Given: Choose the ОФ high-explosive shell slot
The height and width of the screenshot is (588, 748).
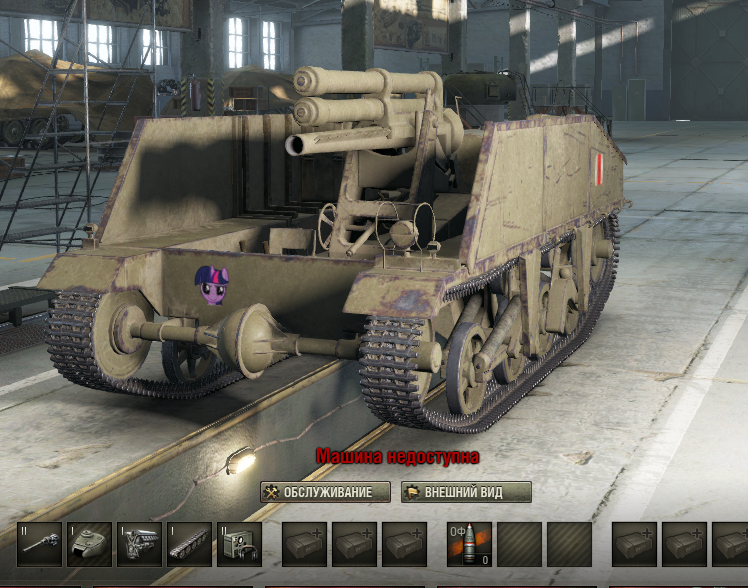Looking at the screenshot, I should pos(469,544).
